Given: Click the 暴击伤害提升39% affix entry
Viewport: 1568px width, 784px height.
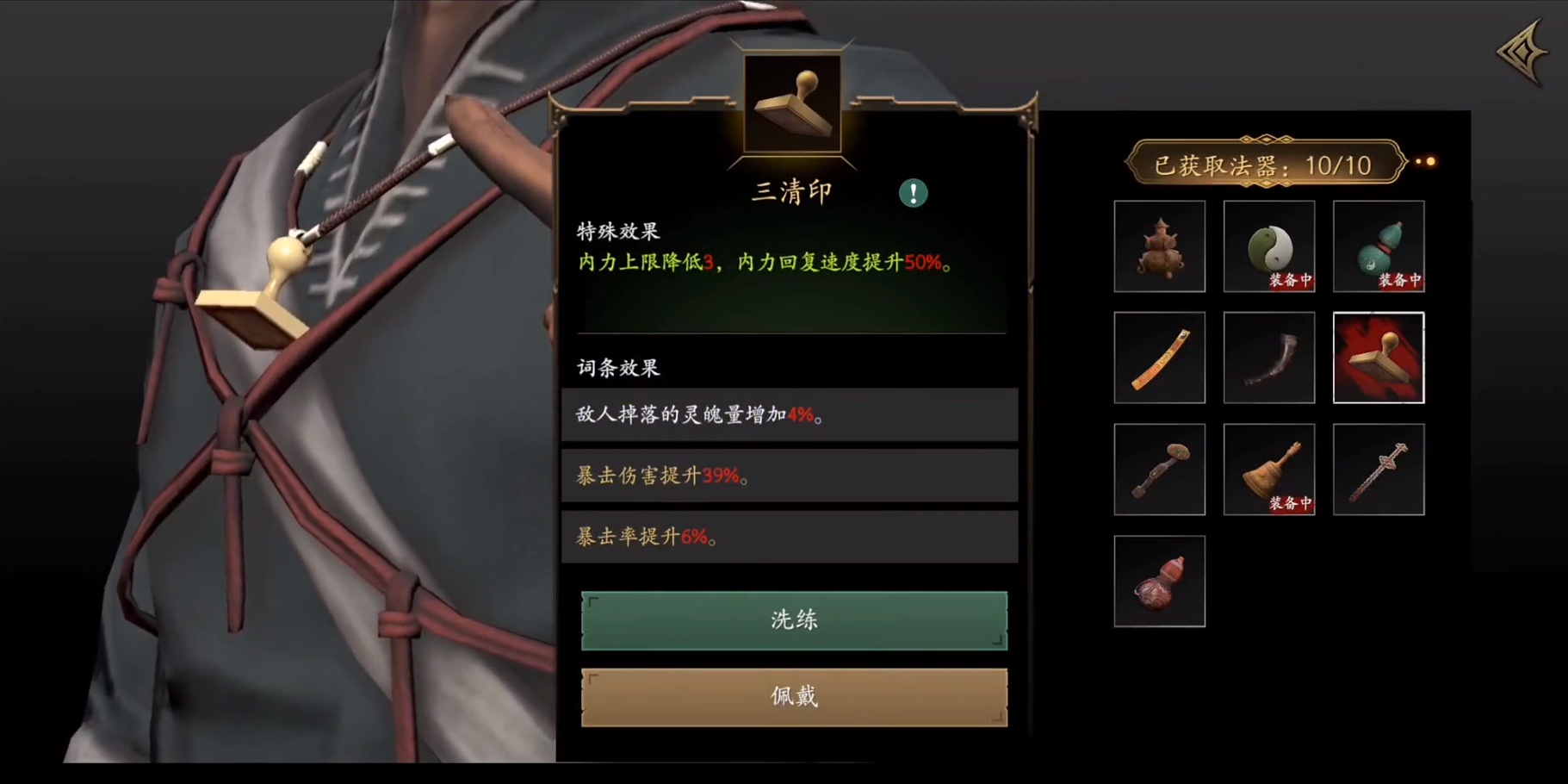Looking at the screenshot, I should (790, 475).
